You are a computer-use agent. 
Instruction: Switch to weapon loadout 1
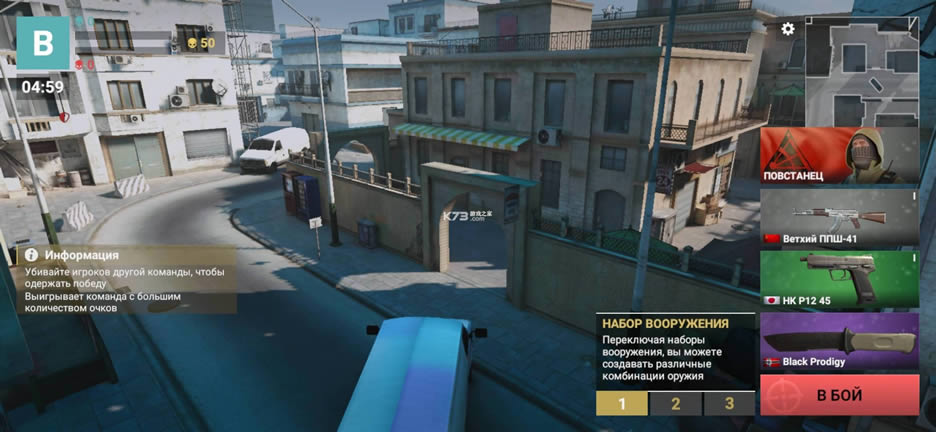[621, 404]
